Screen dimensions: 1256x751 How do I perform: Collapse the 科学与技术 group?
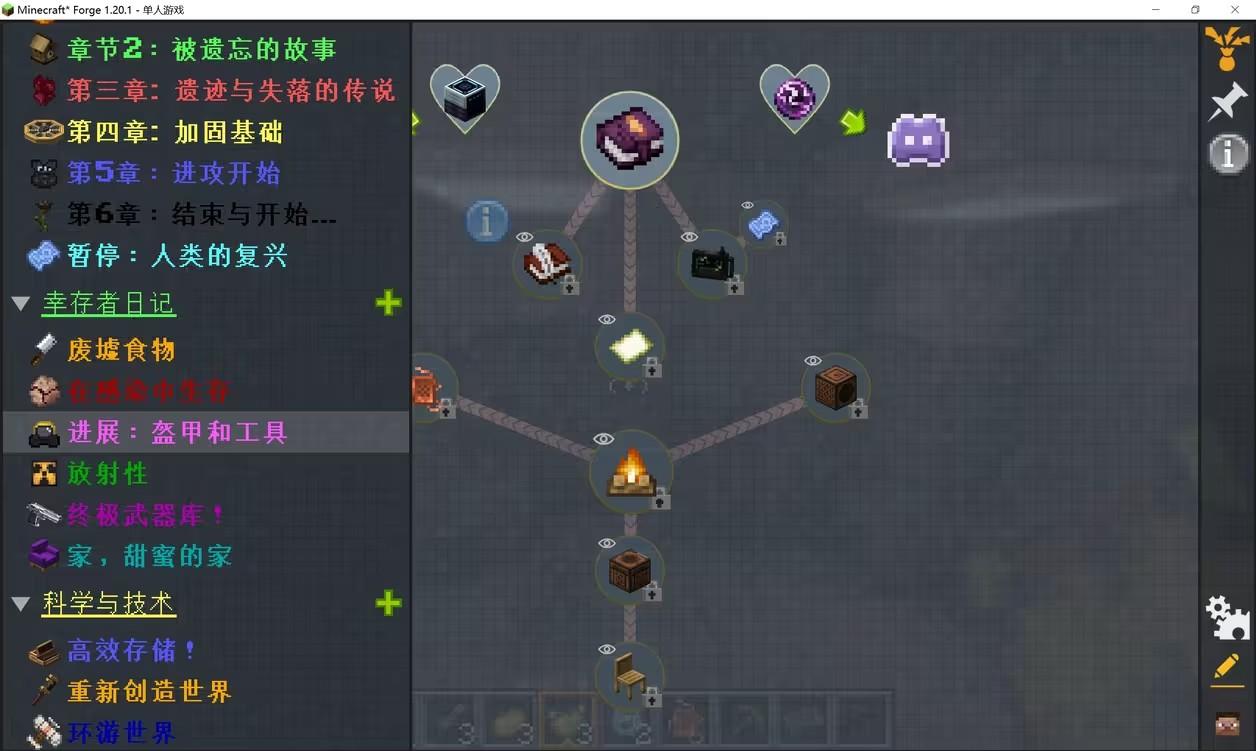[x=21, y=603]
